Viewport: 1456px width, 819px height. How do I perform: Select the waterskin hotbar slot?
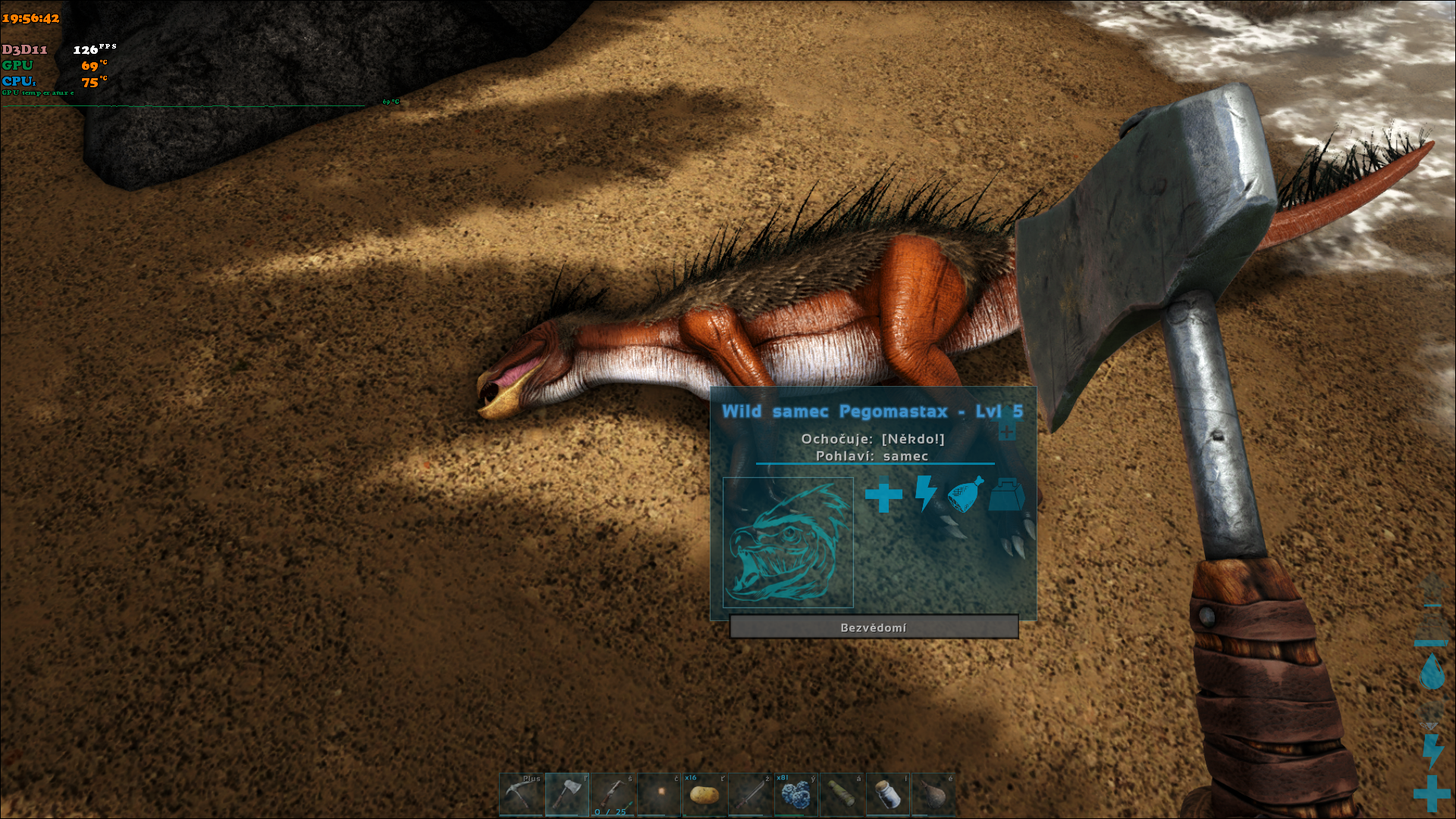tap(933, 794)
